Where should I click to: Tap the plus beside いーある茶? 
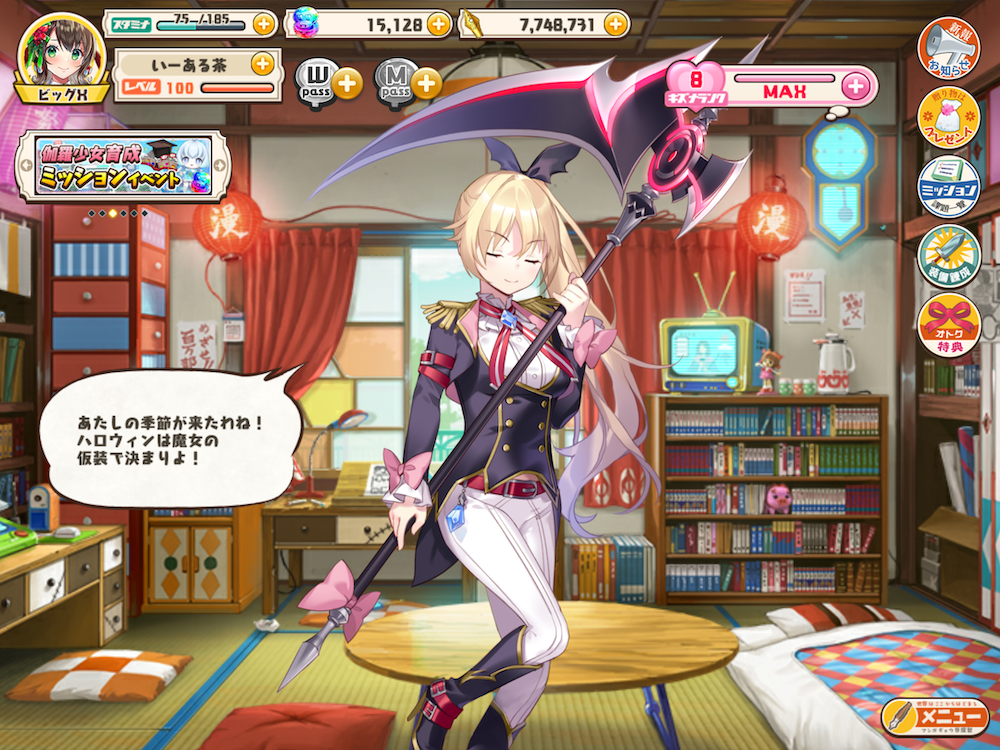(x=262, y=64)
